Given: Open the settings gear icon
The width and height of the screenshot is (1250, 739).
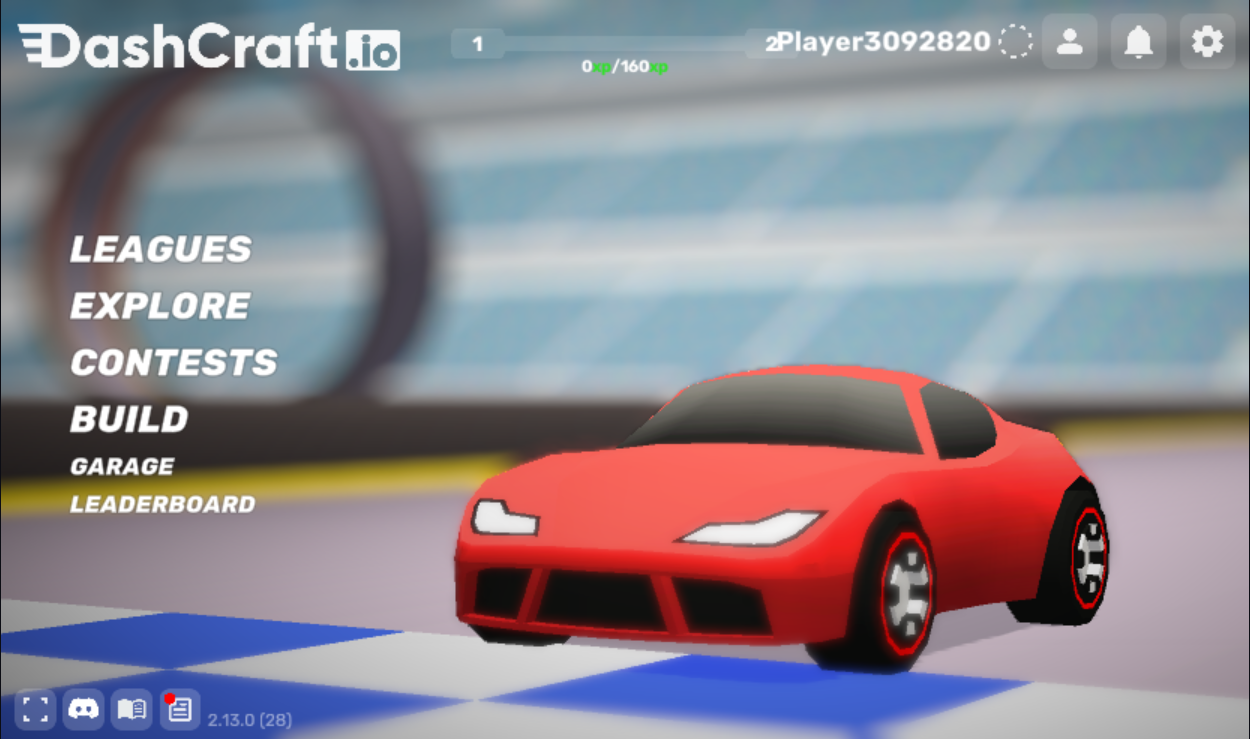Looking at the screenshot, I should point(1207,42).
